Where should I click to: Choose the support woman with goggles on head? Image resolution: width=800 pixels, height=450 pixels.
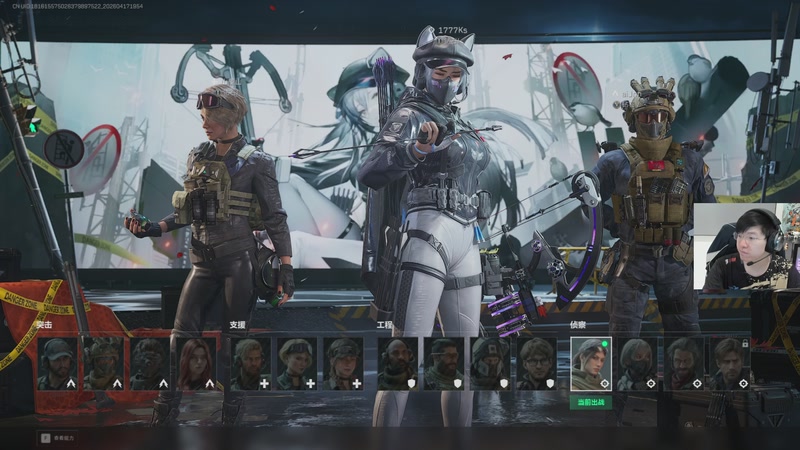(296, 363)
